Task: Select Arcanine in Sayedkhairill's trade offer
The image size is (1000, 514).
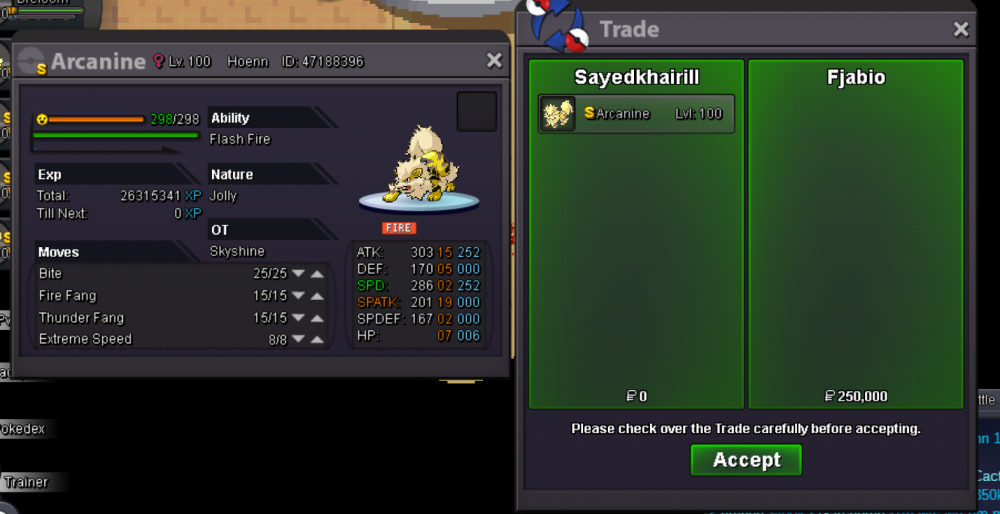Action: pyautogui.click(x=636, y=114)
